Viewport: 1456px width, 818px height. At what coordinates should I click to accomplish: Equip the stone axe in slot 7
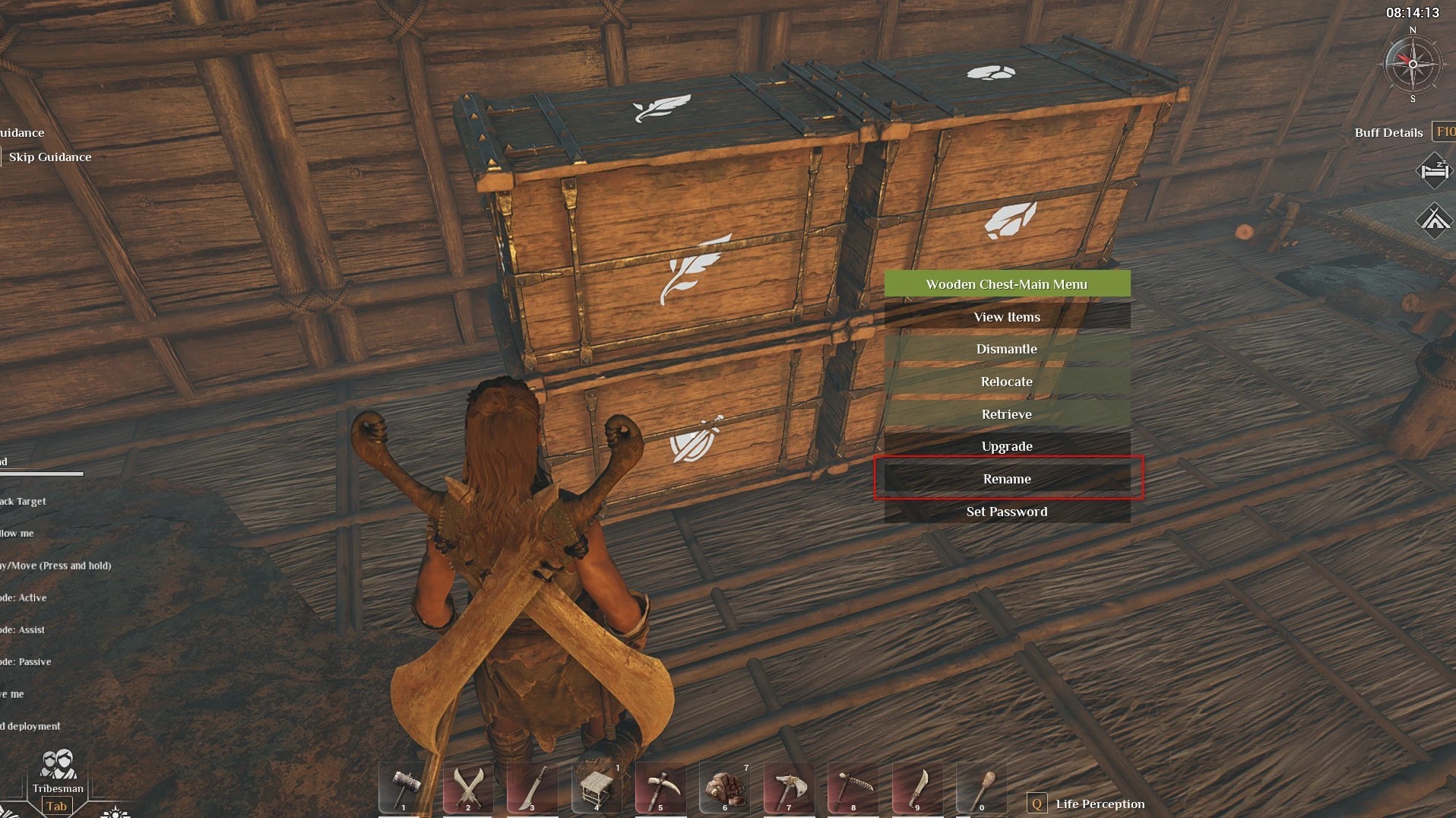pyautogui.click(x=789, y=786)
